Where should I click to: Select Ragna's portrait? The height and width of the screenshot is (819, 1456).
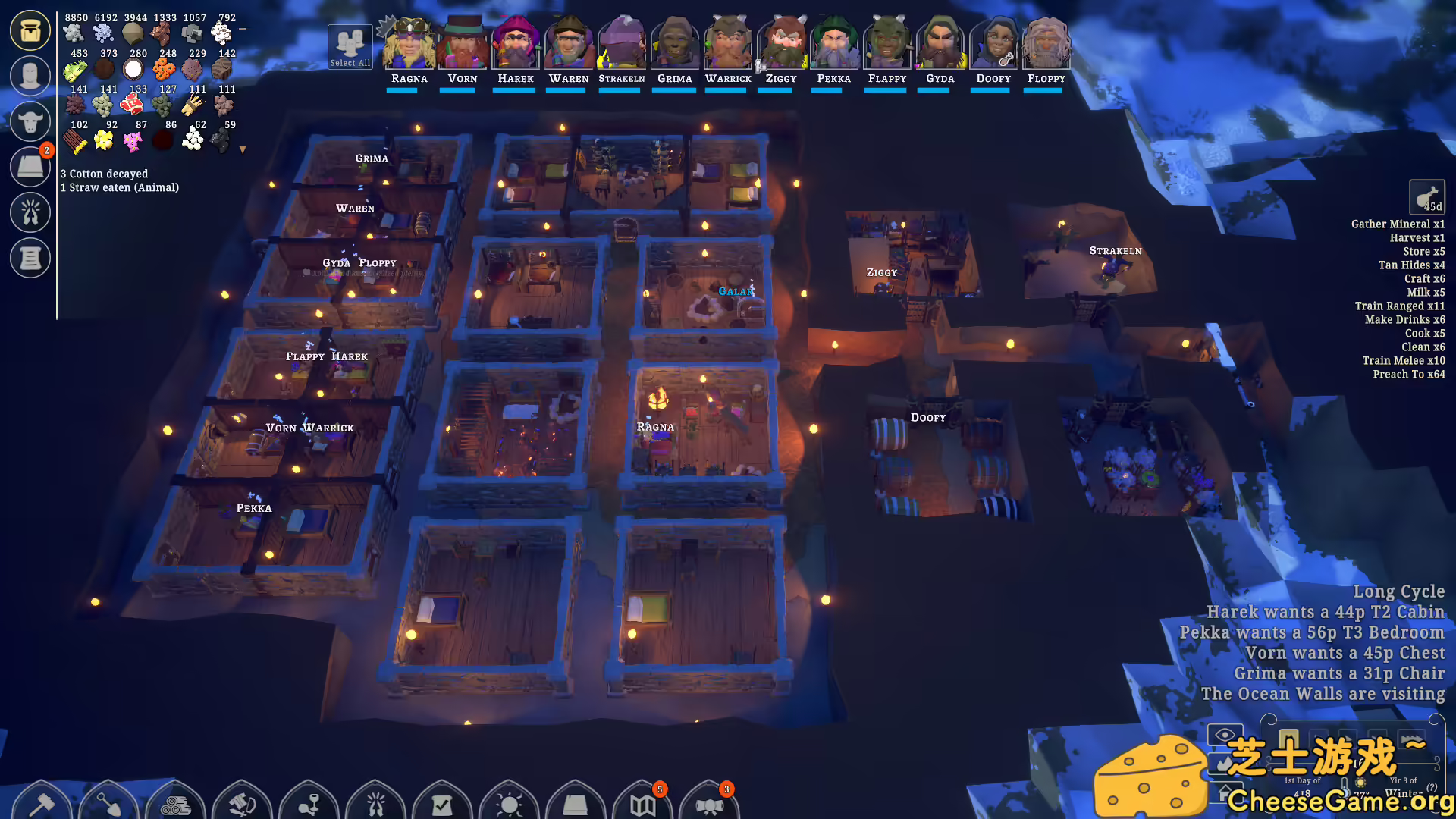click(x=409, y=44)
